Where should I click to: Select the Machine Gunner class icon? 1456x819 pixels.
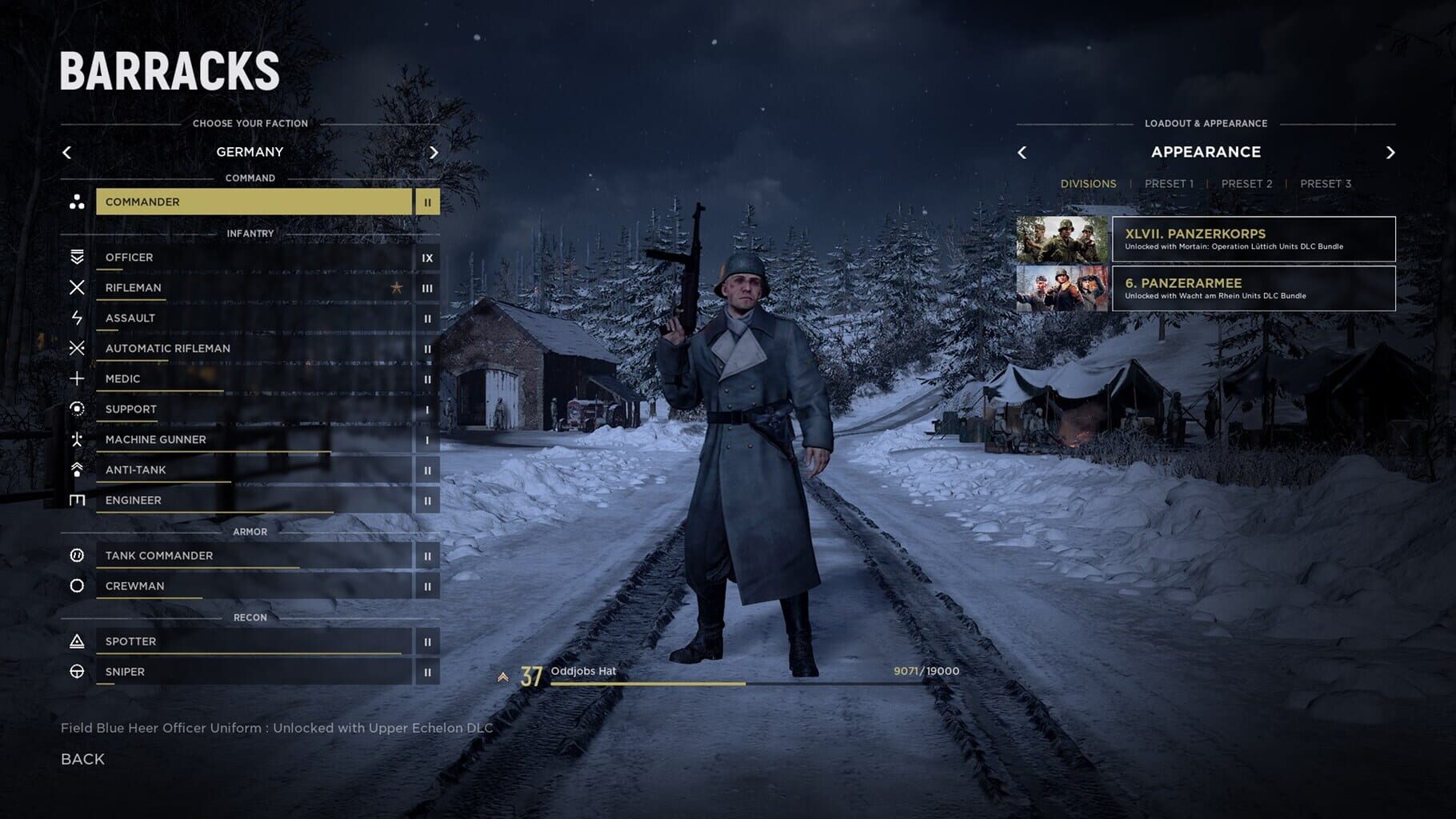(78, 439)
